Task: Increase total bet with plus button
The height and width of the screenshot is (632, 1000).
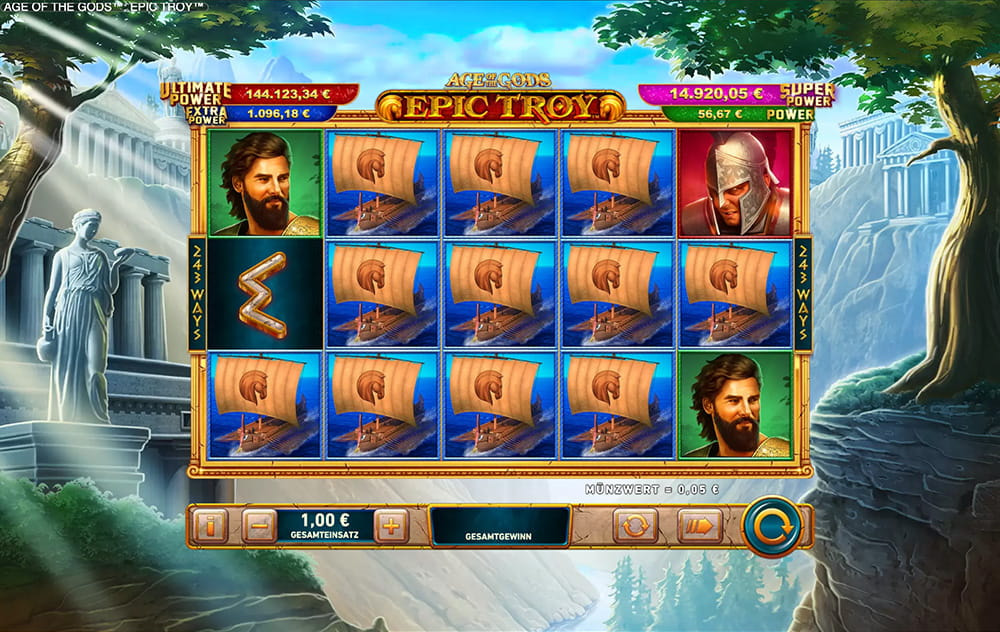Action: point(391,525)
